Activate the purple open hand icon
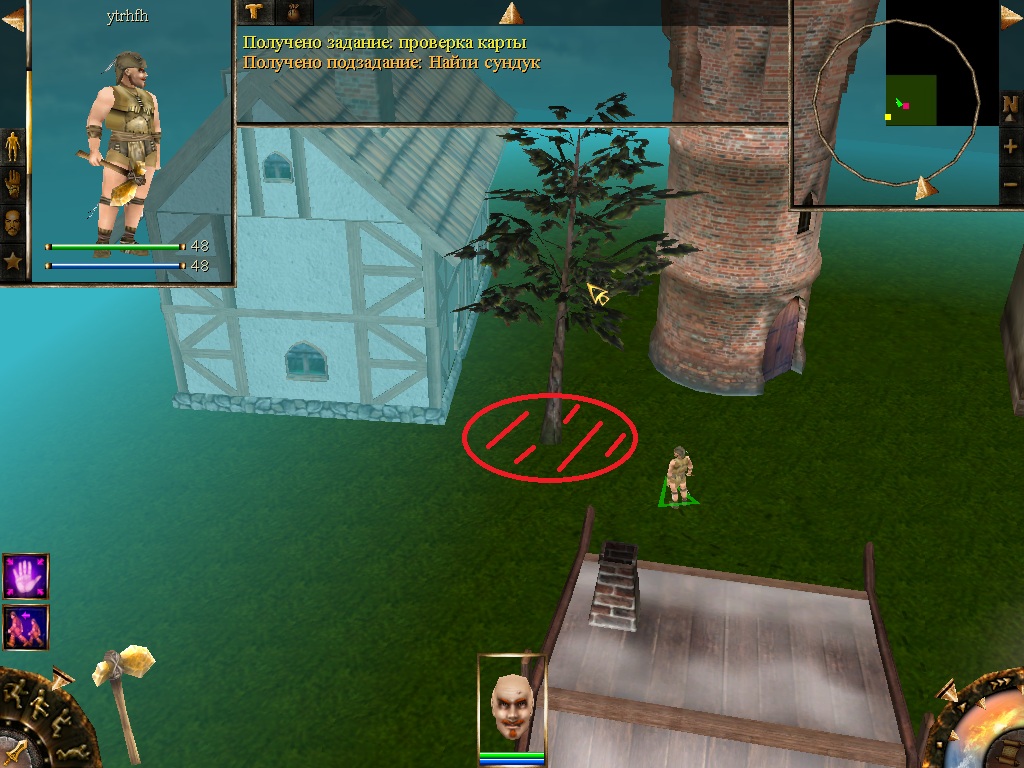 pos(25,577)
